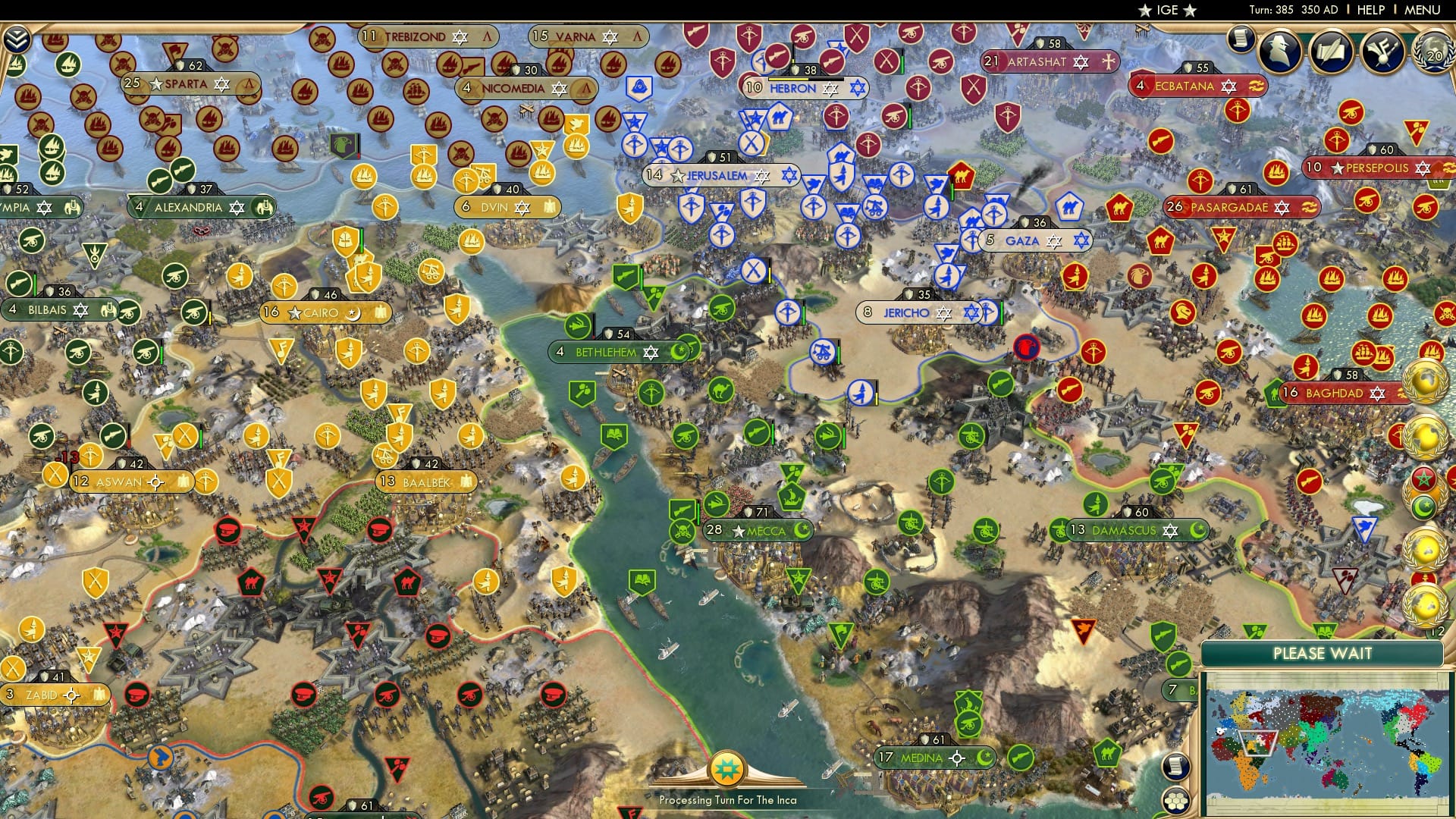
Task: Click the scroll icon above the hex grid icon
Action: [x=1176, y=766]
